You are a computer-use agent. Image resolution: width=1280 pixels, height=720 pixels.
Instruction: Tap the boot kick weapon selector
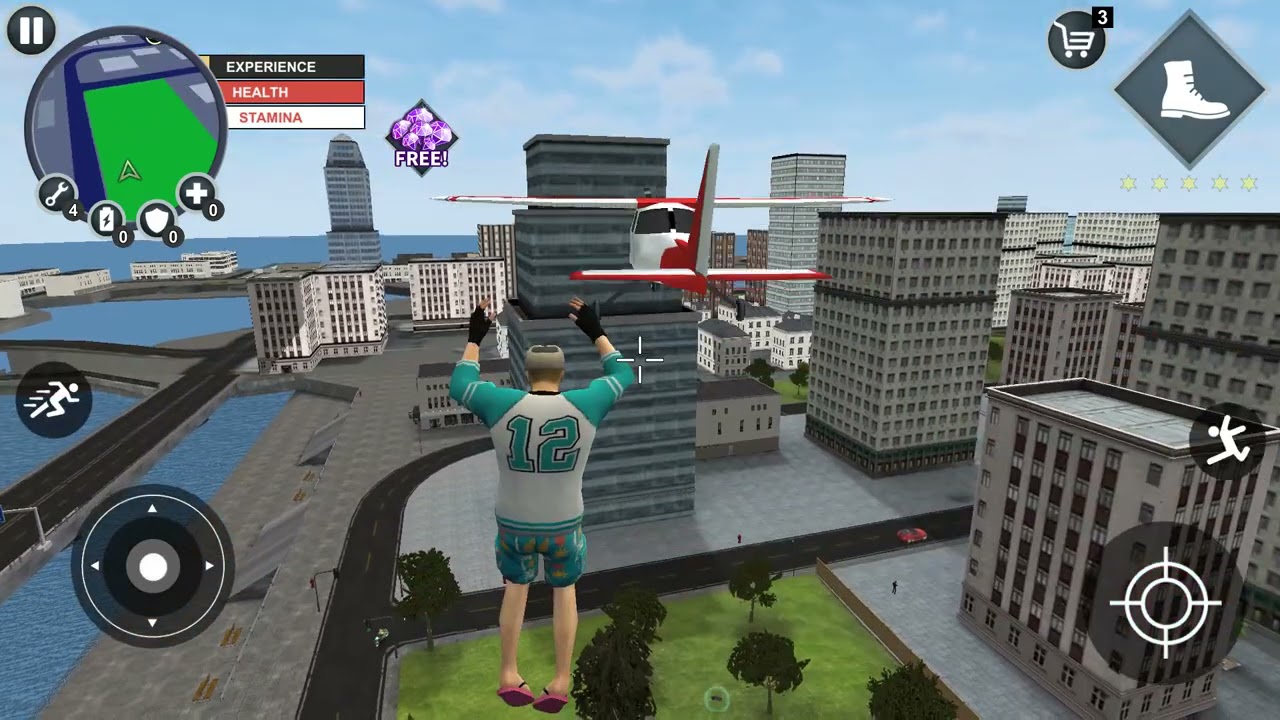pyautogui.click(x=1189, y=90)
